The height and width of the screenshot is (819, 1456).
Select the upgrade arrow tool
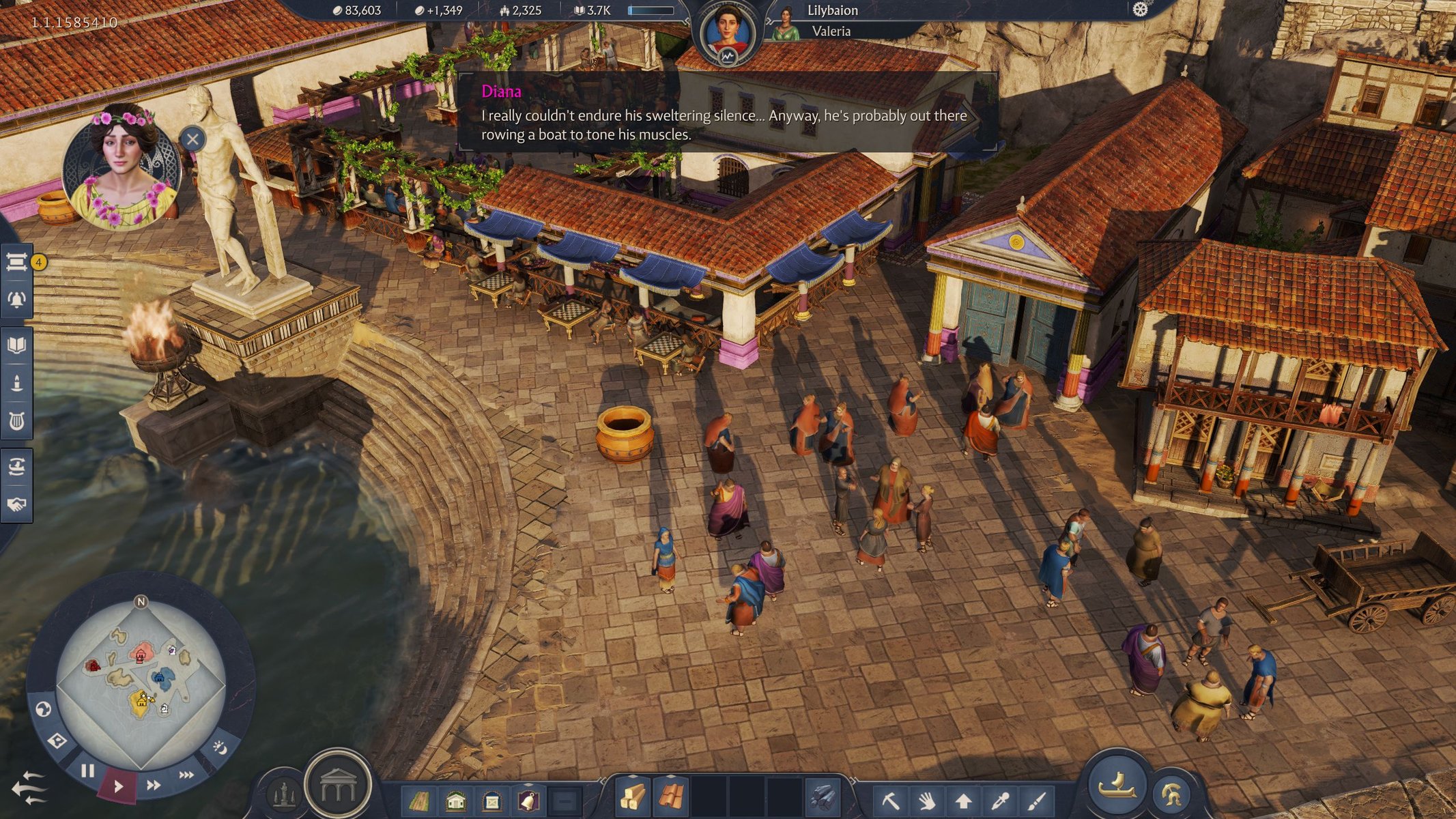coord(963,799)
